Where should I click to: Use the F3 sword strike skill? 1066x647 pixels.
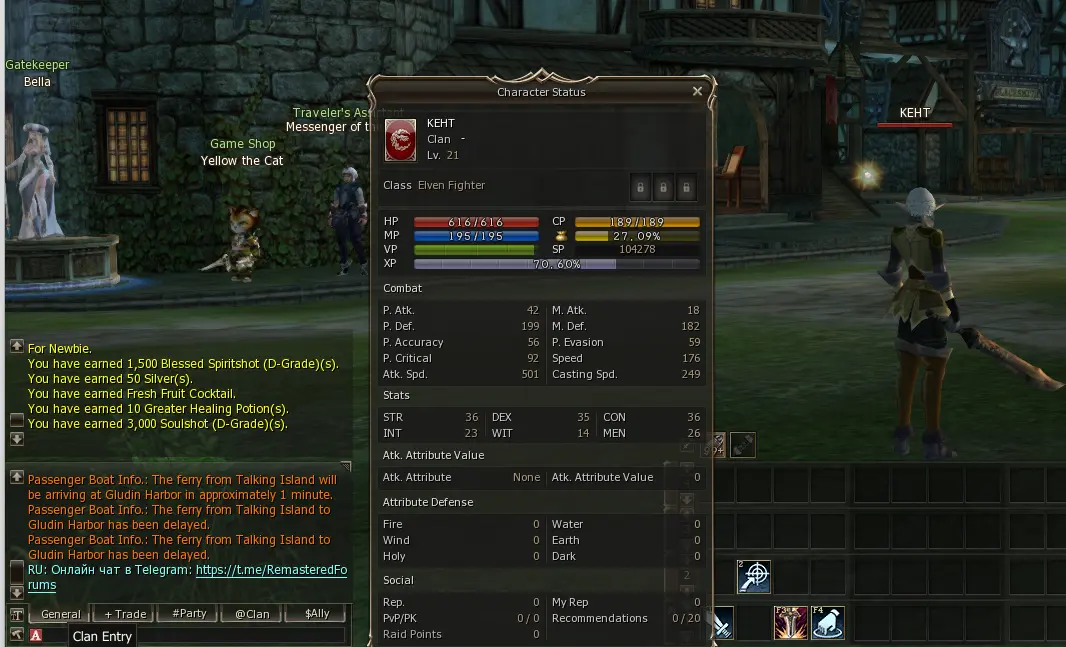pos(790,622)
